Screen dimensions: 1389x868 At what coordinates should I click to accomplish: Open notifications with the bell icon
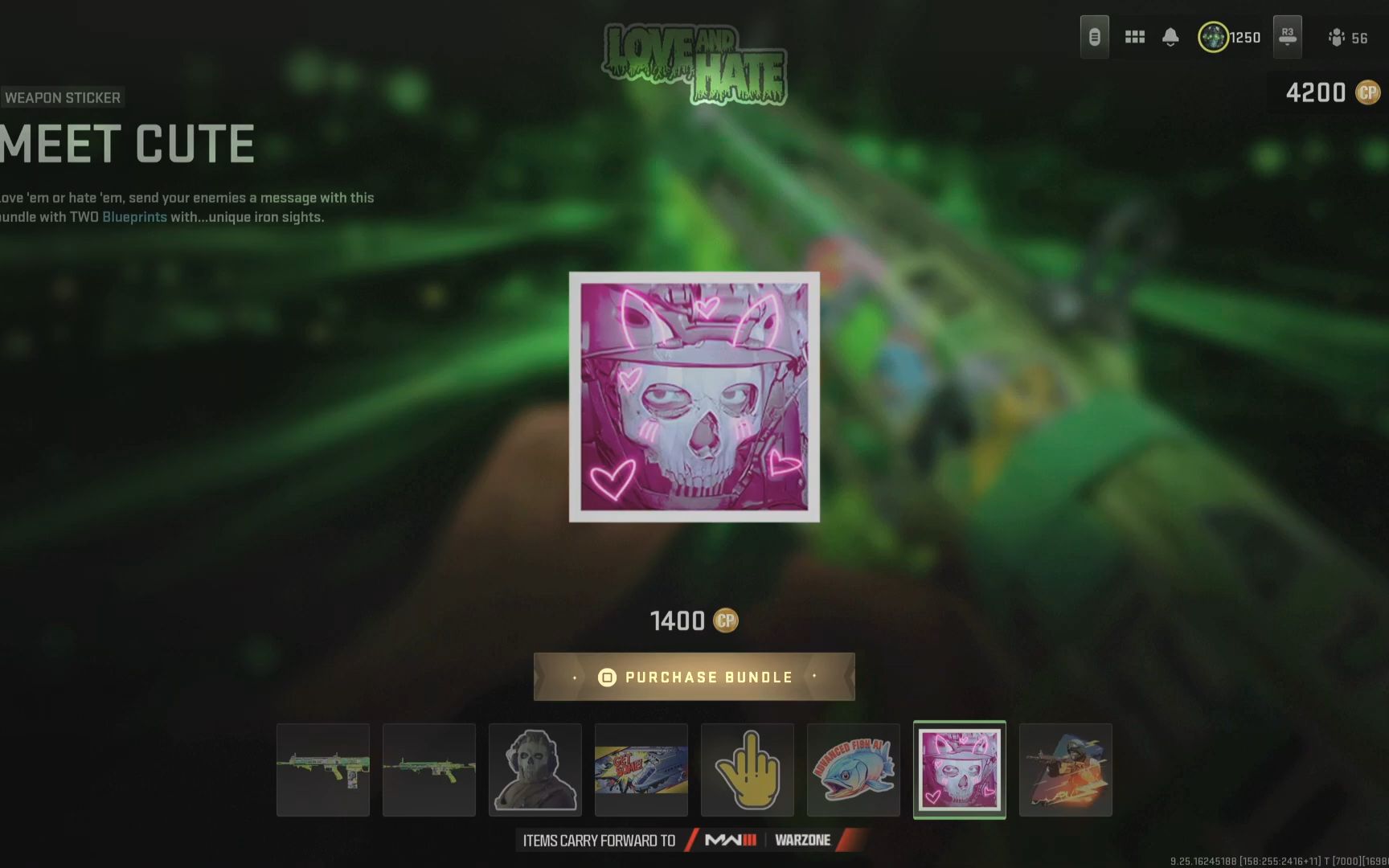click(x=1170, y=37)
